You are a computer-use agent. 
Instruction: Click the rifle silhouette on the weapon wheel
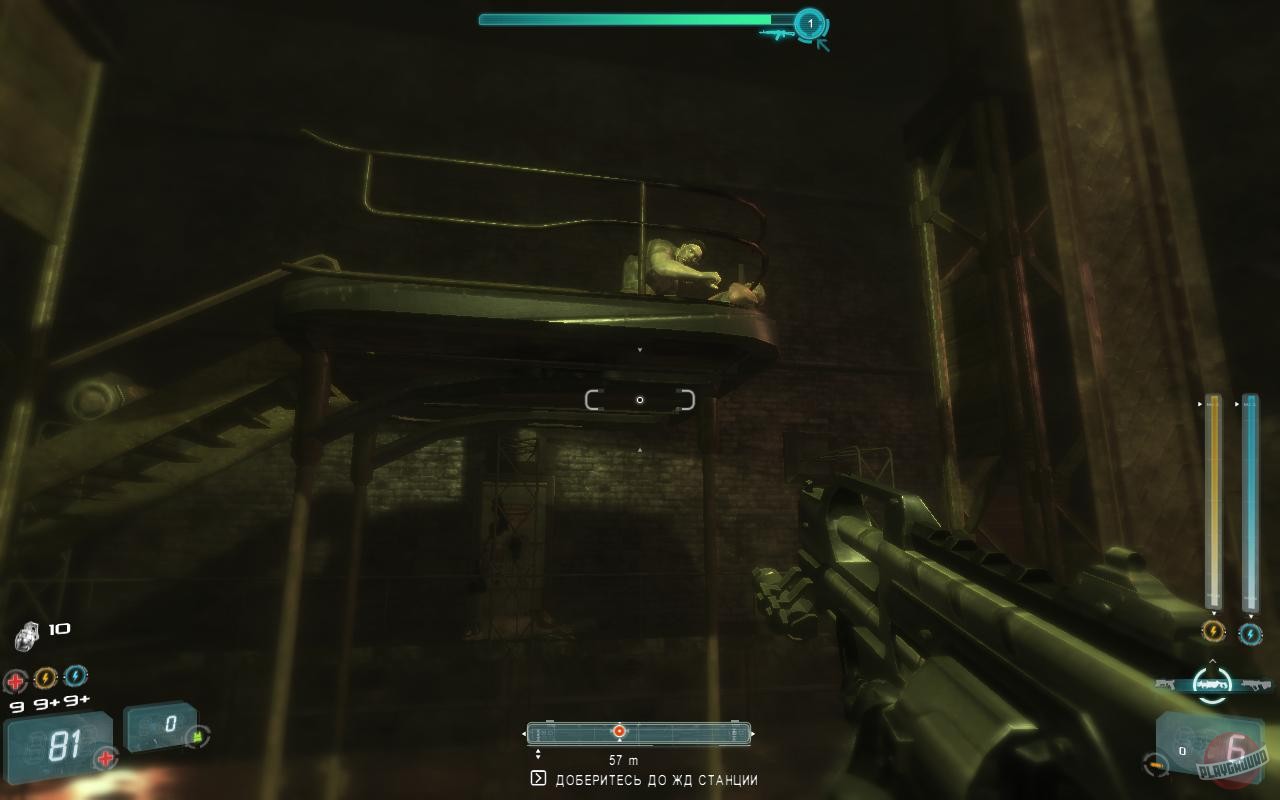[x=1211, y=683]
